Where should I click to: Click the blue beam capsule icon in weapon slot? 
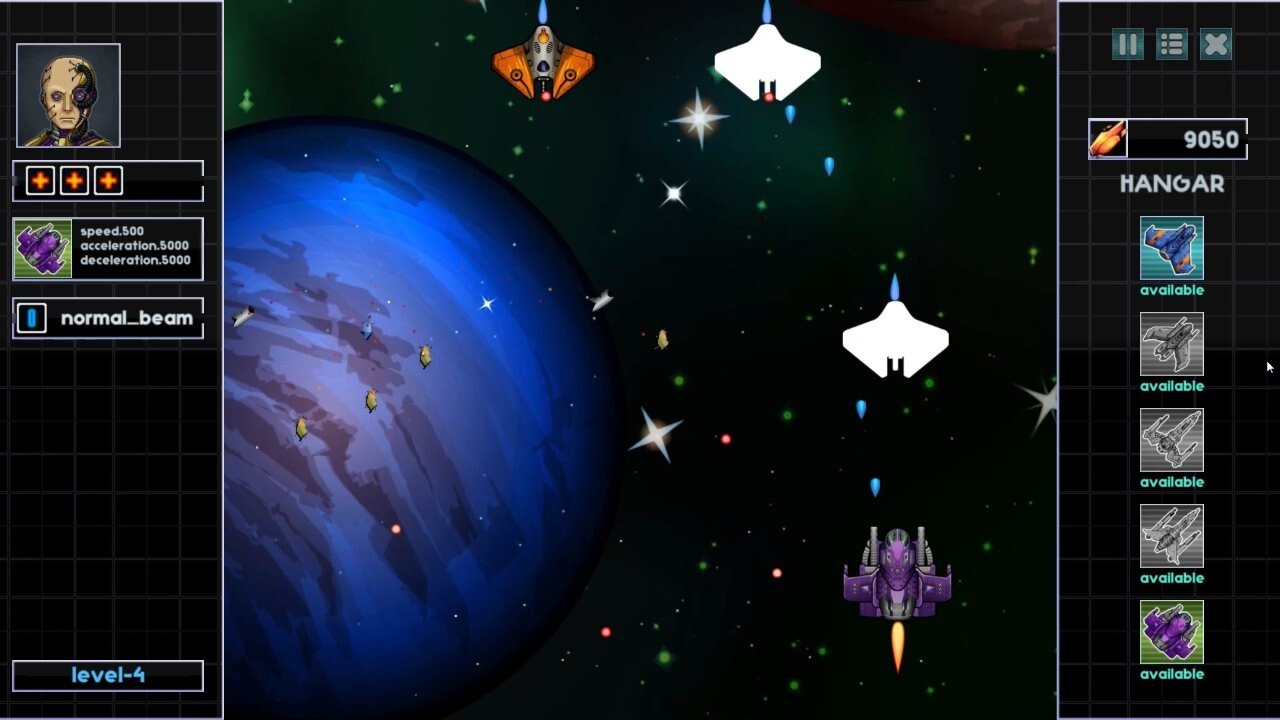pyautogui.click(x=30, y=317)
